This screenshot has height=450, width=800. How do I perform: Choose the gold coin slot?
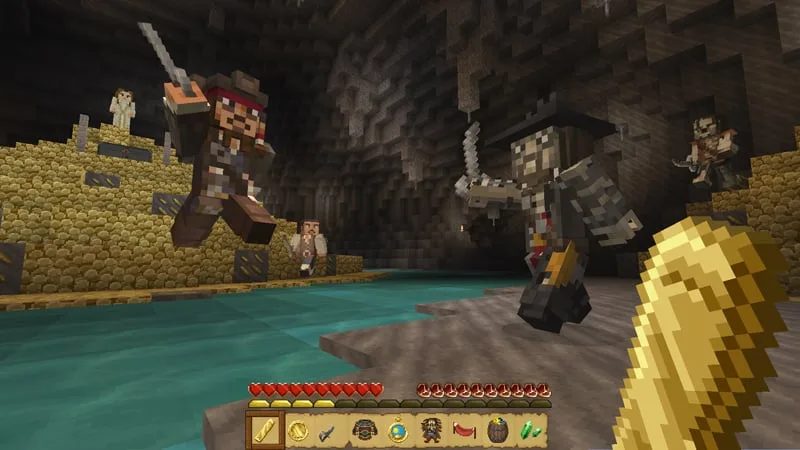[298, 430]
